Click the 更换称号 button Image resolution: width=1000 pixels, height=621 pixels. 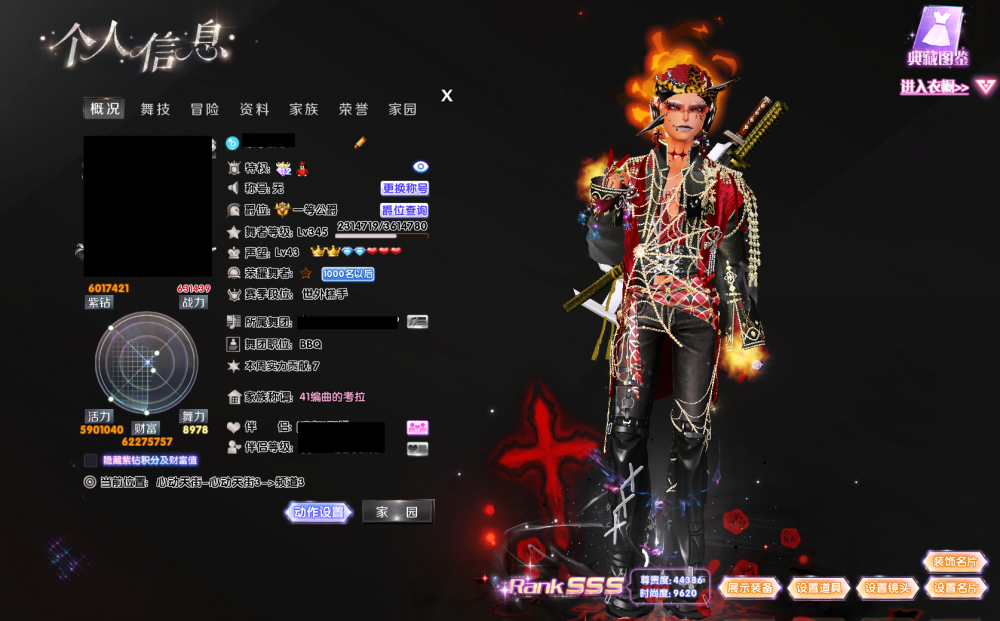coord(405,188)
